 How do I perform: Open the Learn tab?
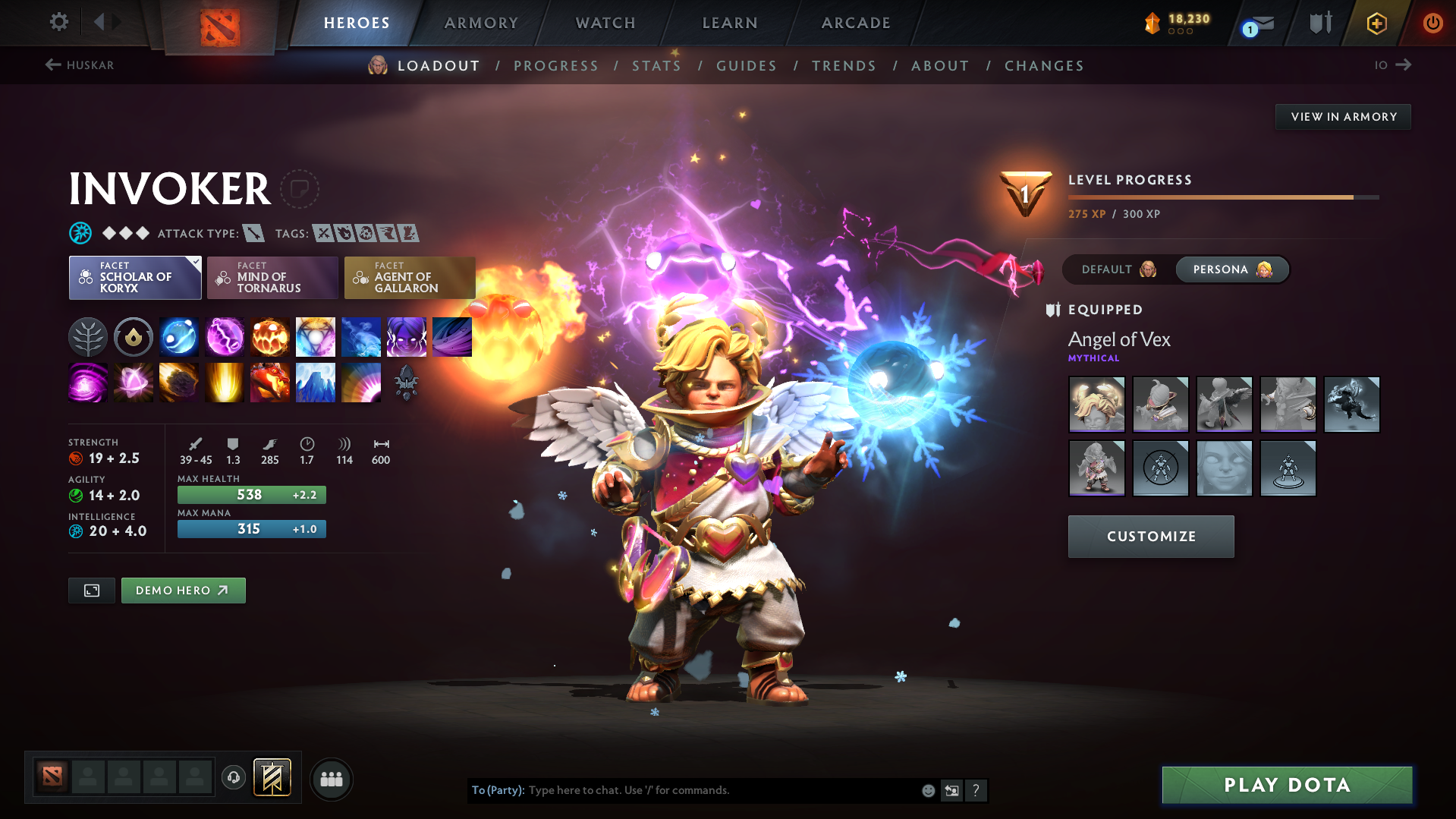pyautogui.click(x=730, y=23)
